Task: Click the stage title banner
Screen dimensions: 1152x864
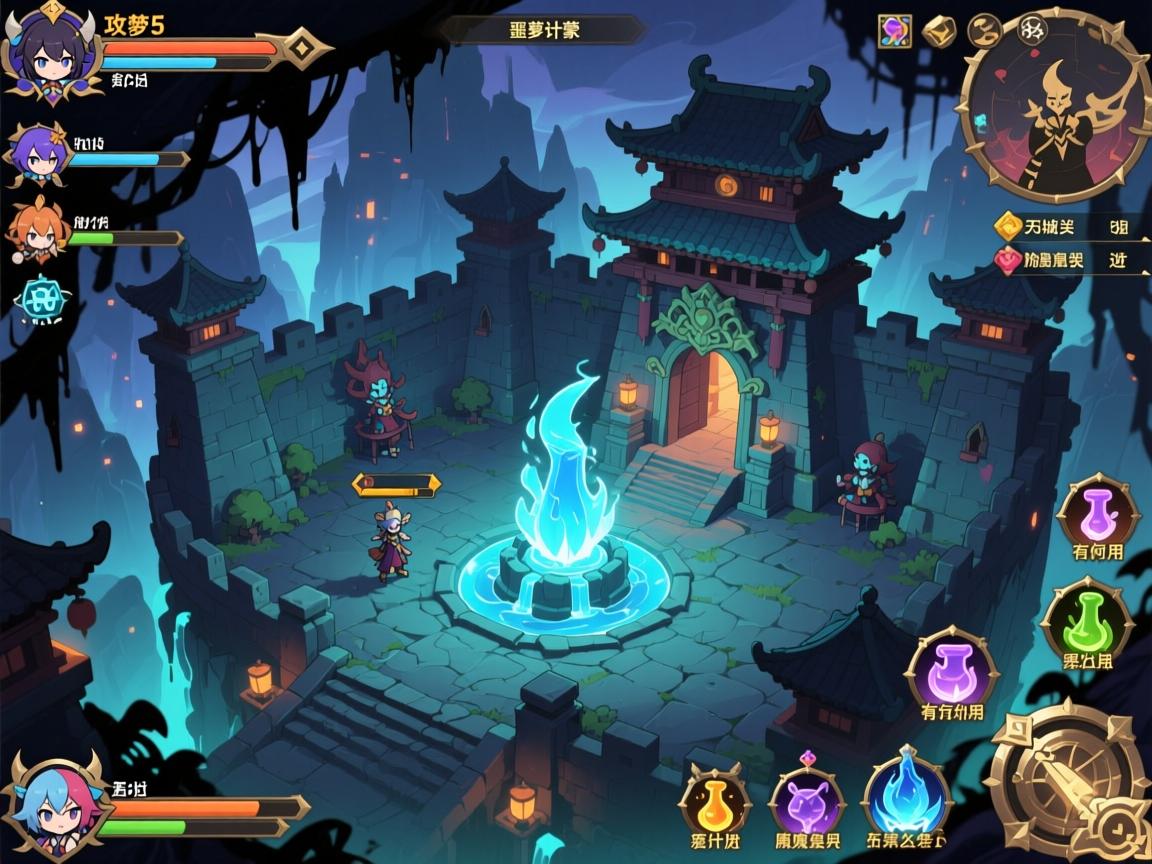Action: point(543,30)
